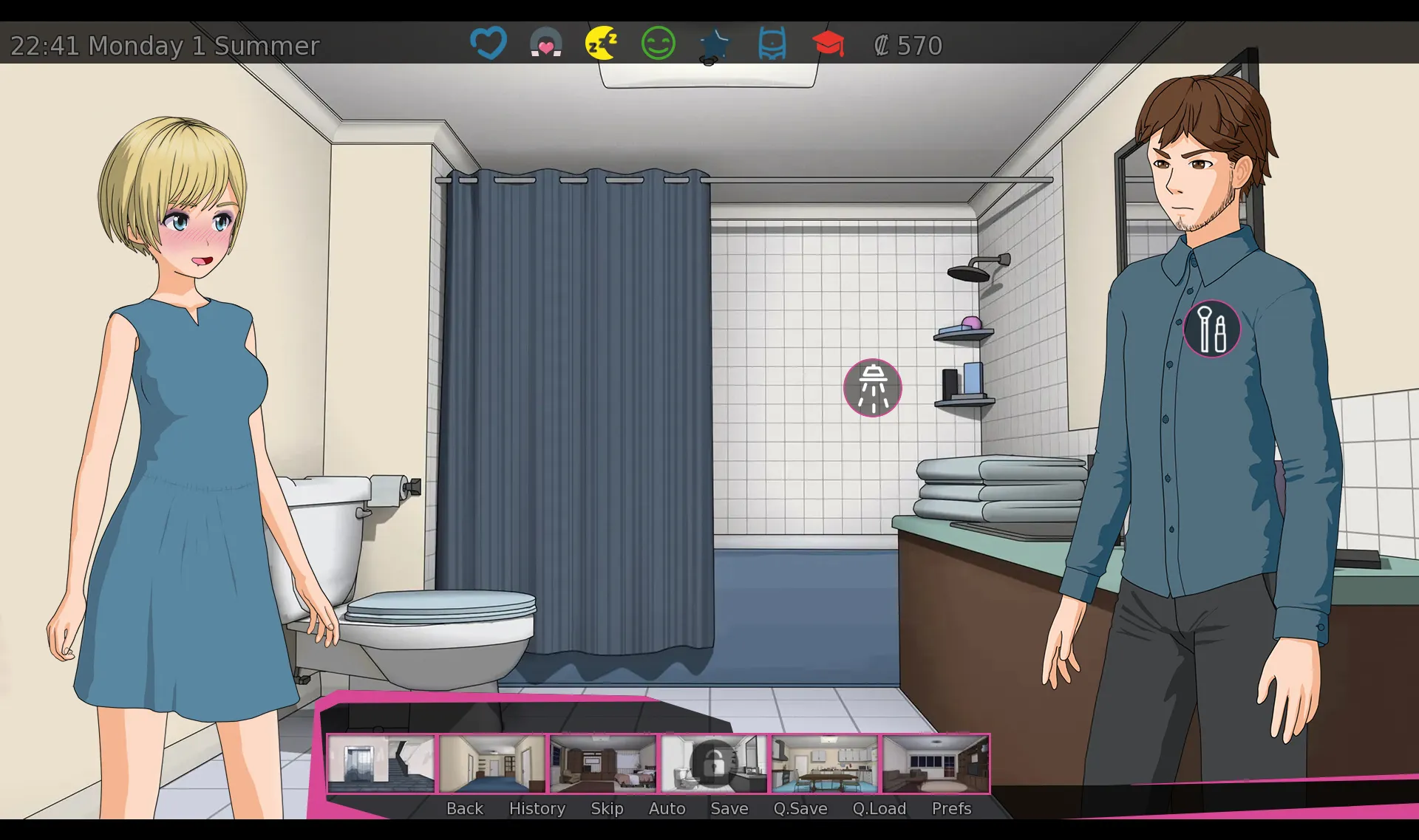Screen dimensions: 1419x840
Task: Open the Save menu
Action: [x=729, y=808]
